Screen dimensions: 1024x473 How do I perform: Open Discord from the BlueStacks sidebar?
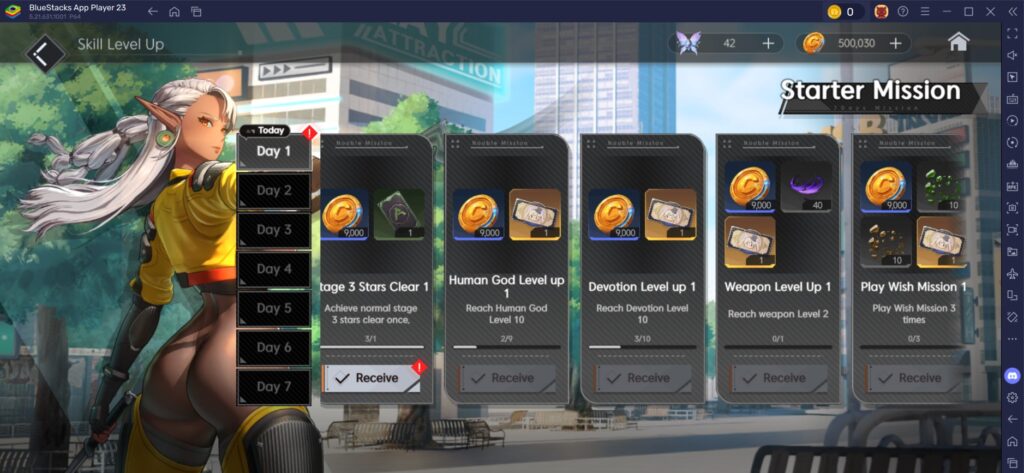tap(1012, 376)
